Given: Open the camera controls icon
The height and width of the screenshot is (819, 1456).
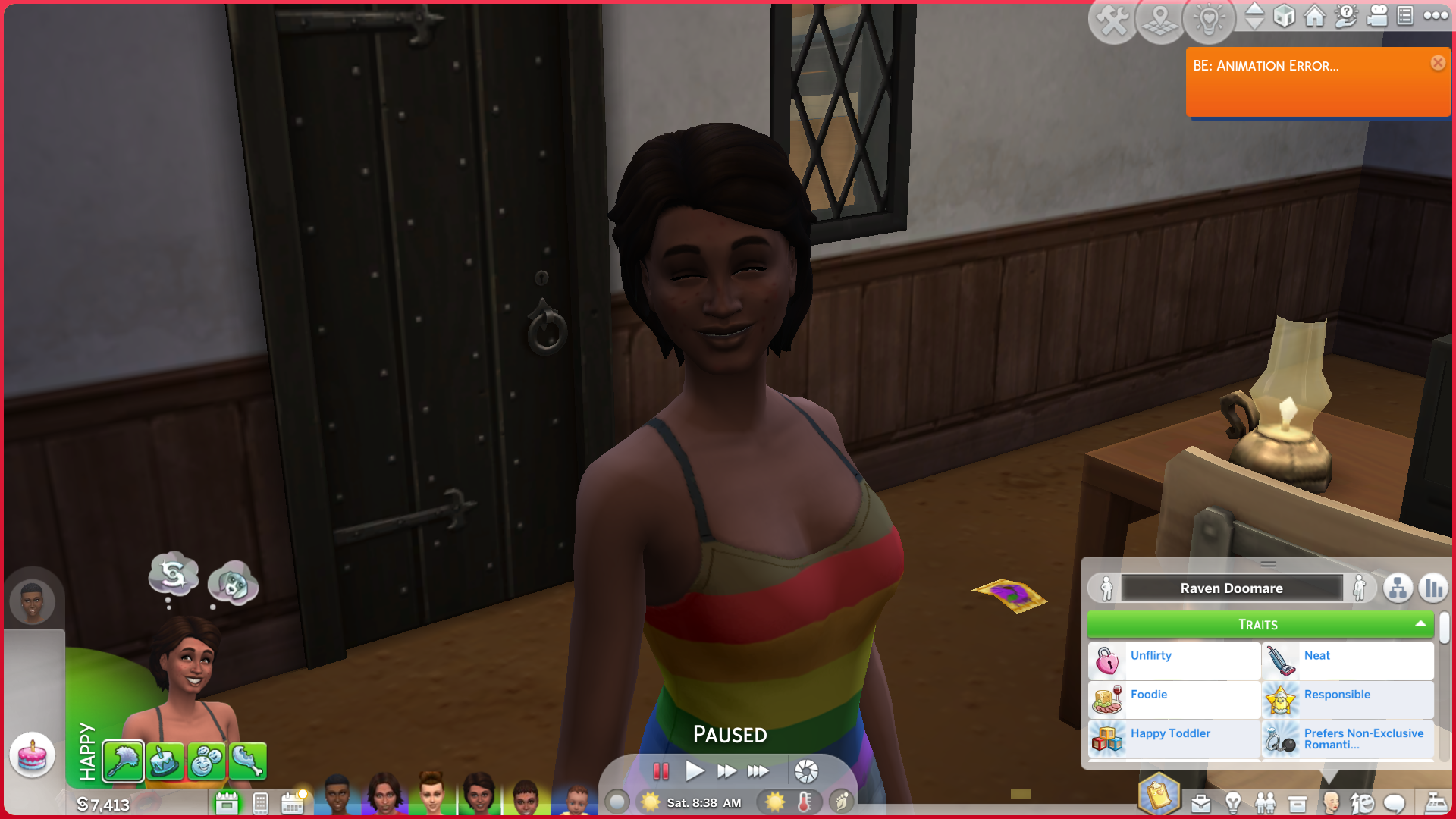Looking at the screenshot, I should (x=1376, y=17).
